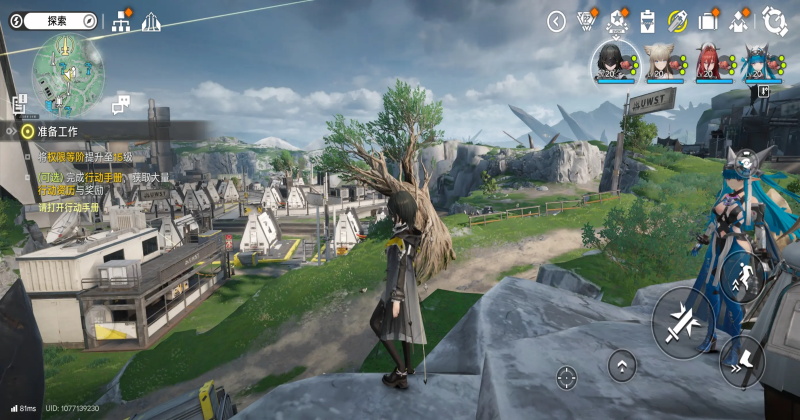Tap the 探索 exploration mode pill
Viewport: 800px width, 420px height.
[55, 20]
